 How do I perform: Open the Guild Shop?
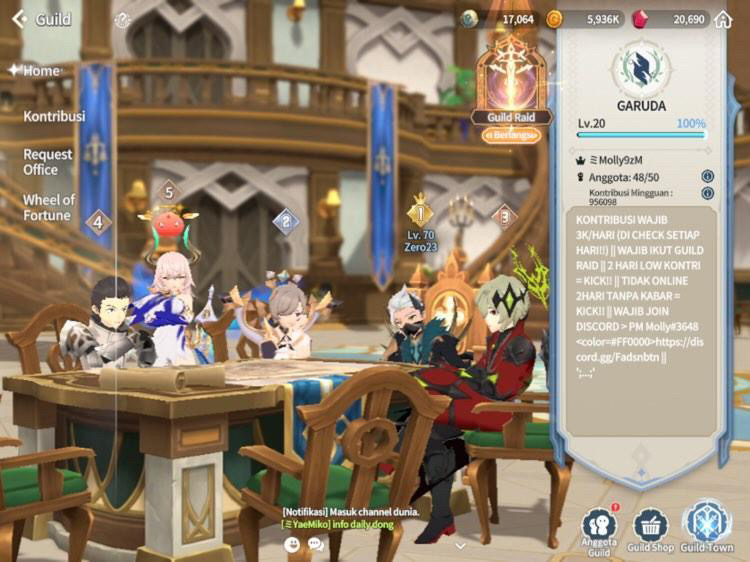point(650,530)
